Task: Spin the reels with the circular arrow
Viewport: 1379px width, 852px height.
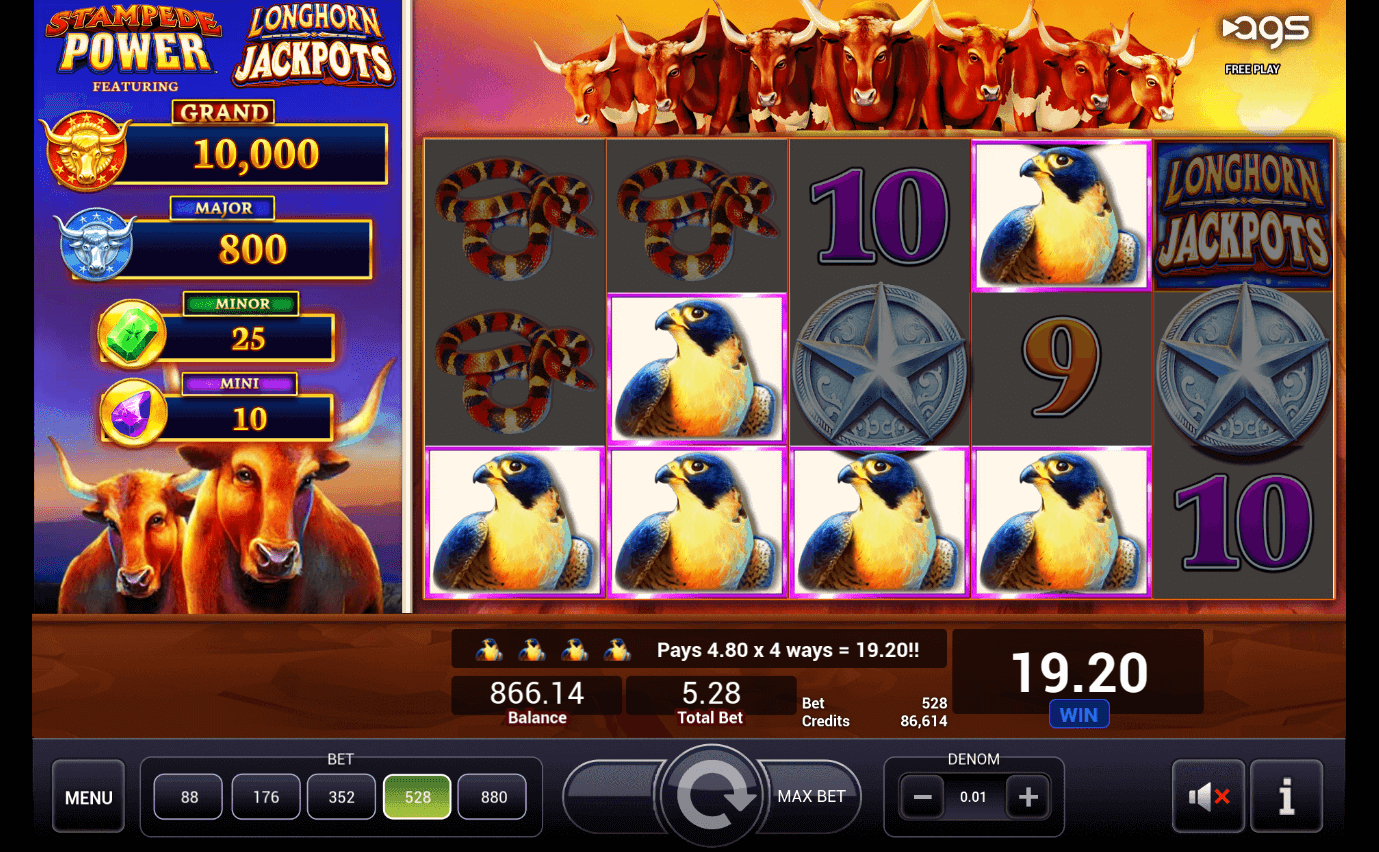Action: [x=711, y=797]
